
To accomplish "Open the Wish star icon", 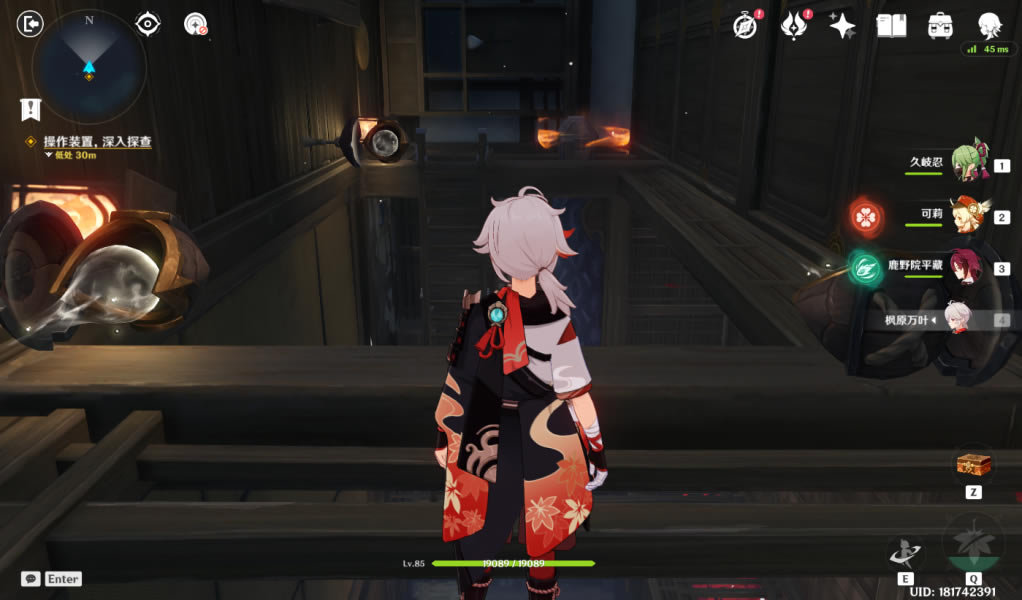I will pos(842,26).
